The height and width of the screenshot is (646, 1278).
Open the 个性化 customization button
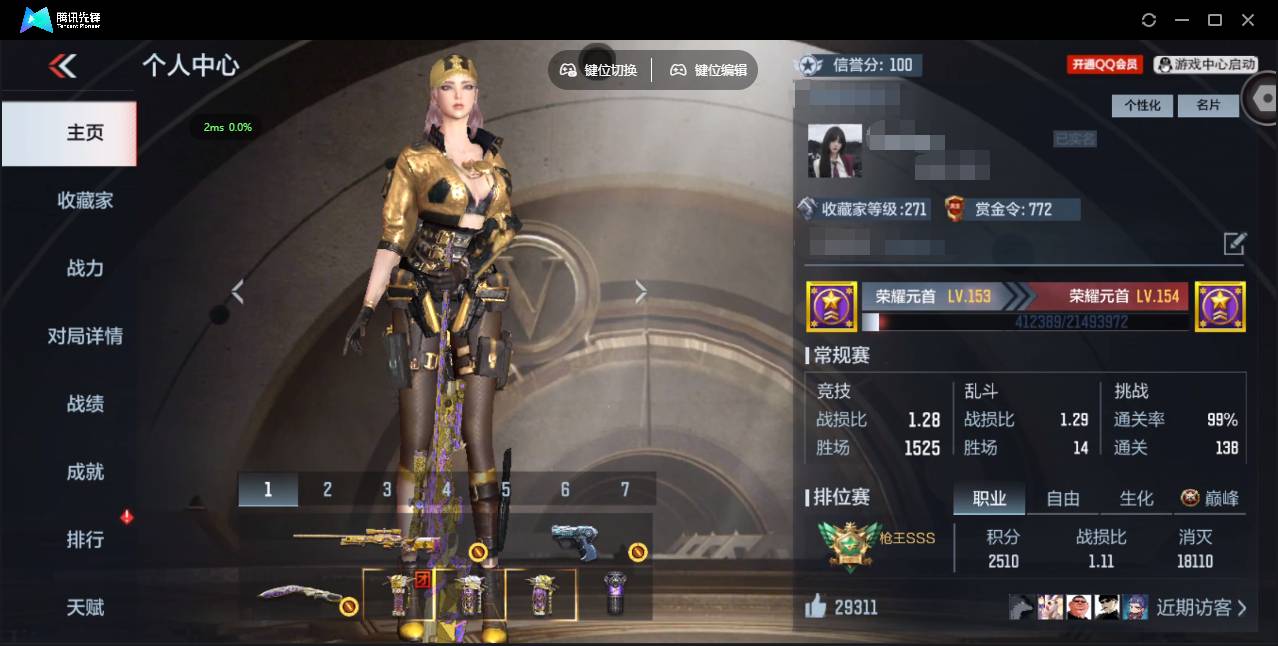coord(1142,105)
